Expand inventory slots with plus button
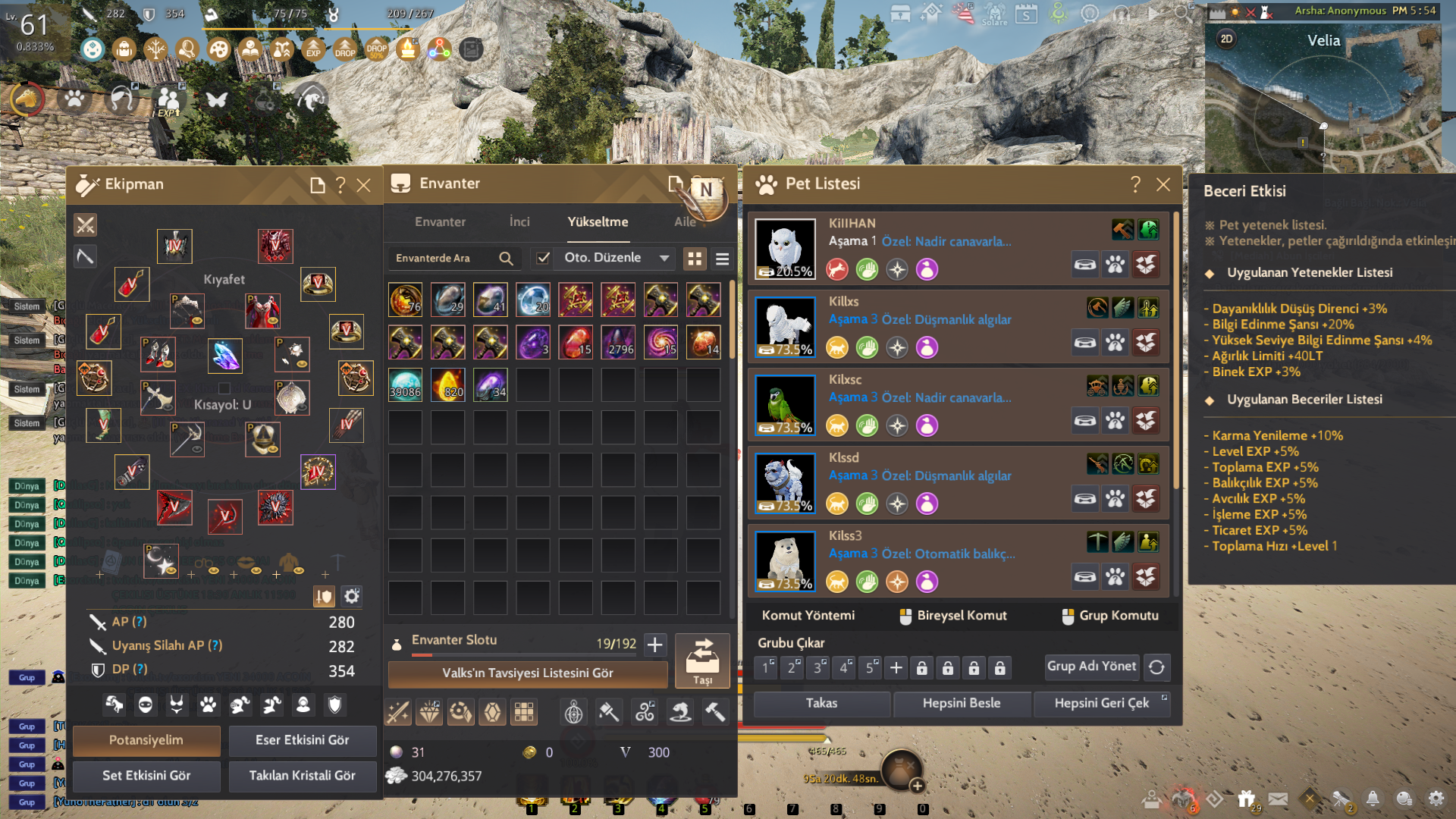The height and width of the screenshot is (819, 1456). 655,645
